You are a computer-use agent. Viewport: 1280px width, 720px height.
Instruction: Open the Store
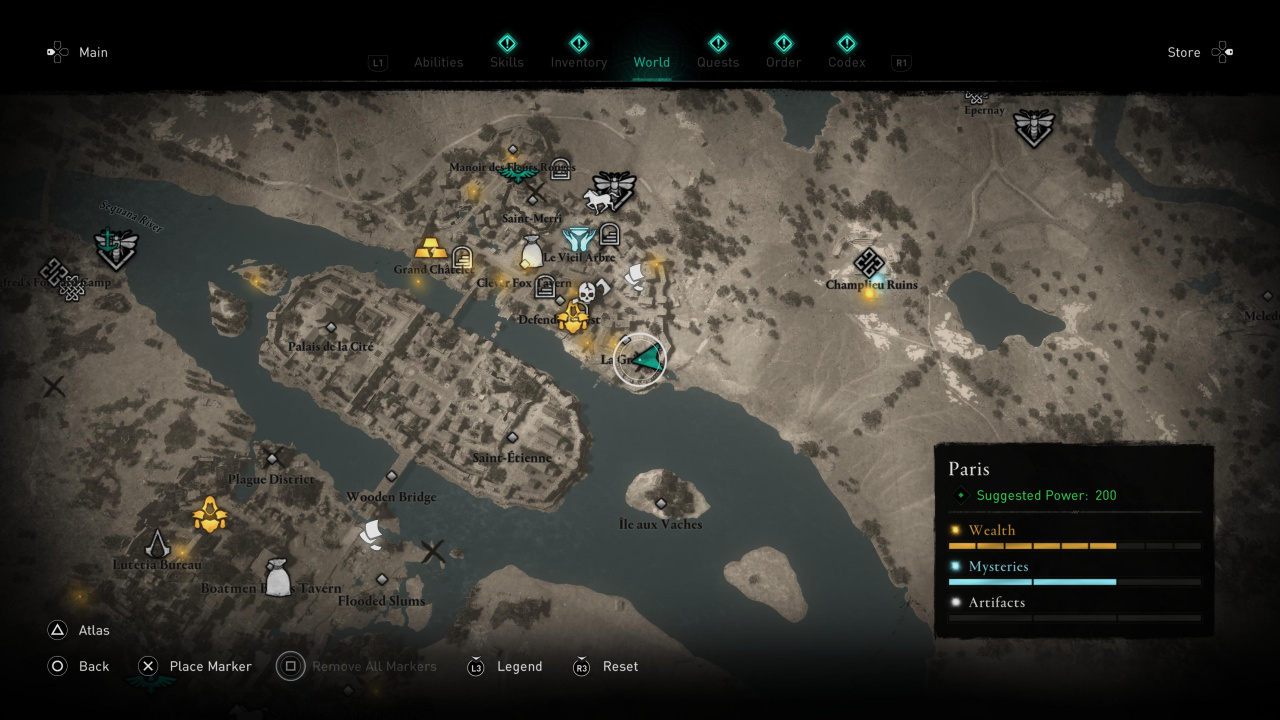point(1184,52)
